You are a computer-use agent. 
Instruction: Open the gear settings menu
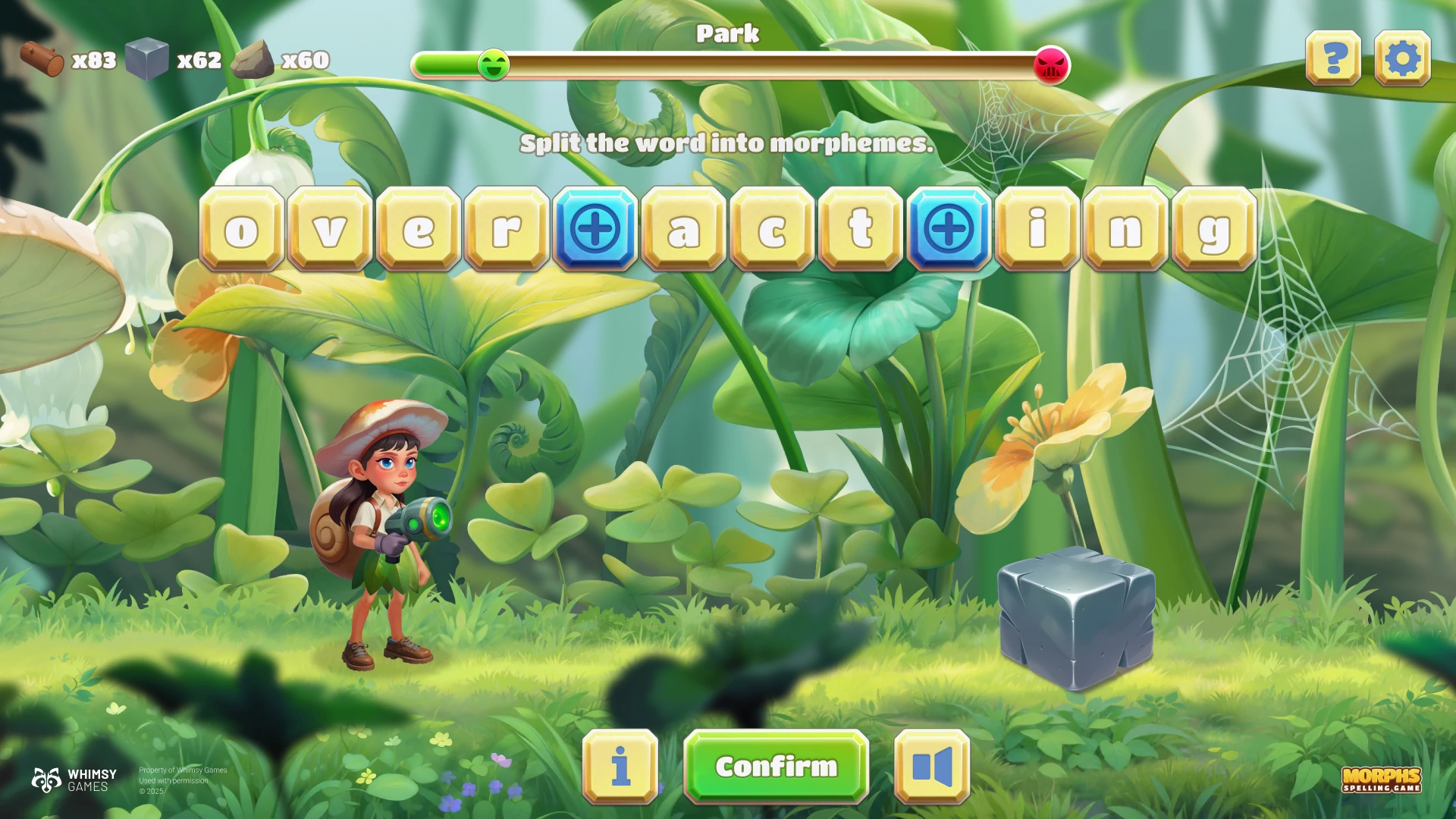[x=1402, y=58]
